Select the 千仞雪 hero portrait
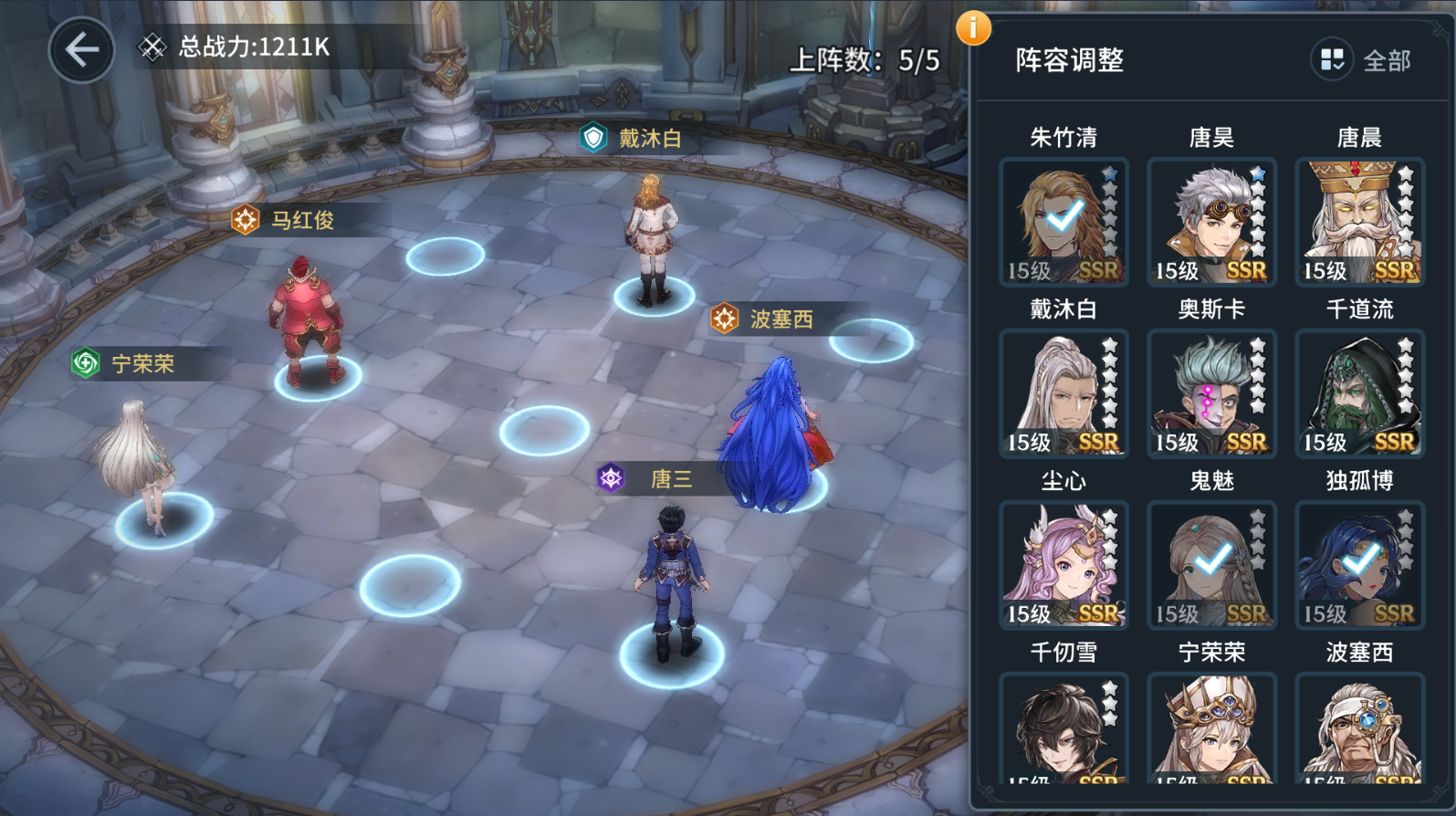 point(1063,727)
